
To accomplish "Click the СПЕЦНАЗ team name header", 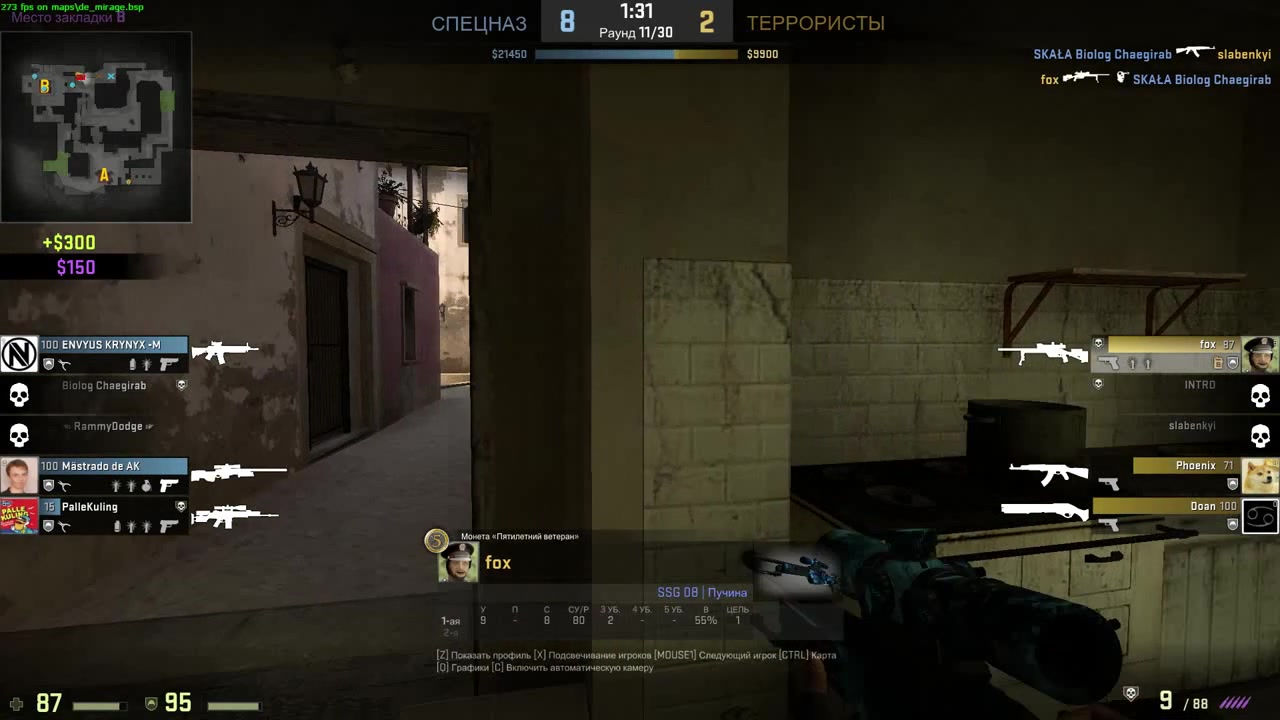I will 478,23.
